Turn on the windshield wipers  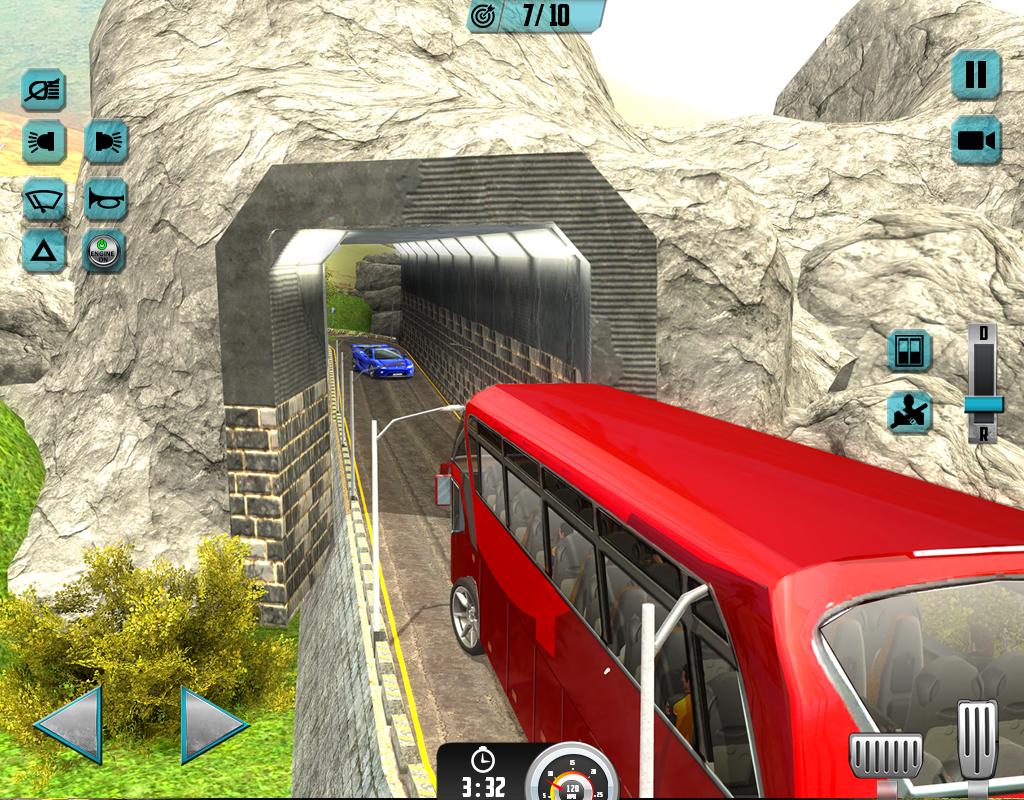(x=44, y=198)
